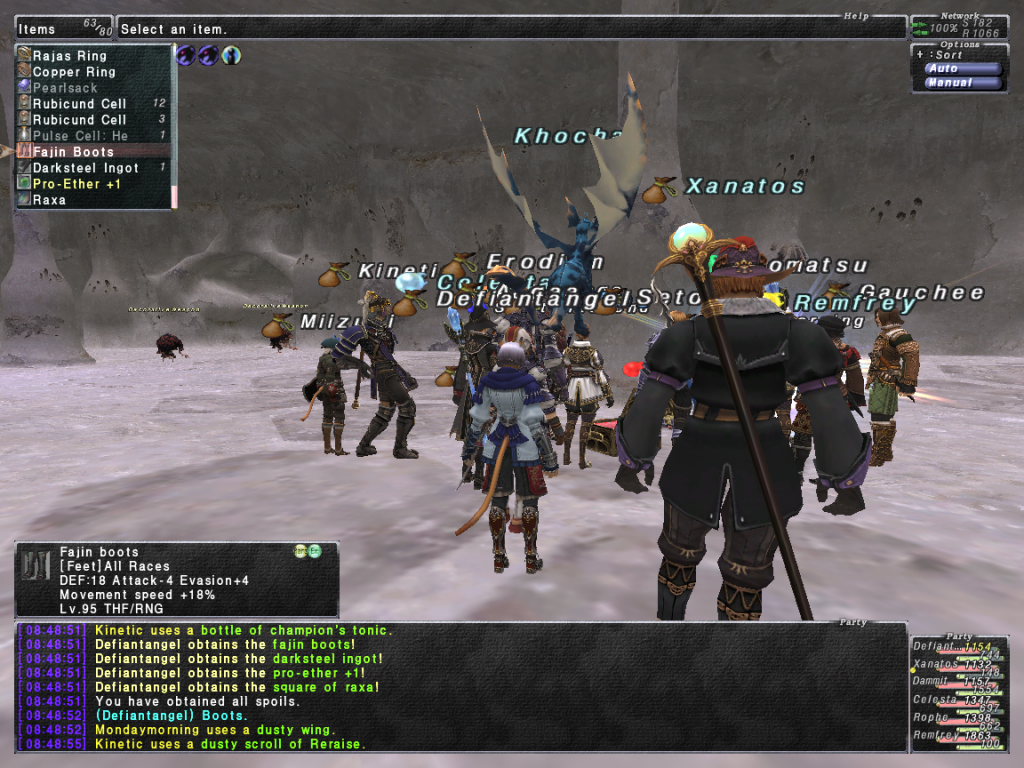Choose the Copper Ring item row
This screenshot has width=1024, height=768.
click(x=74, y=72)
